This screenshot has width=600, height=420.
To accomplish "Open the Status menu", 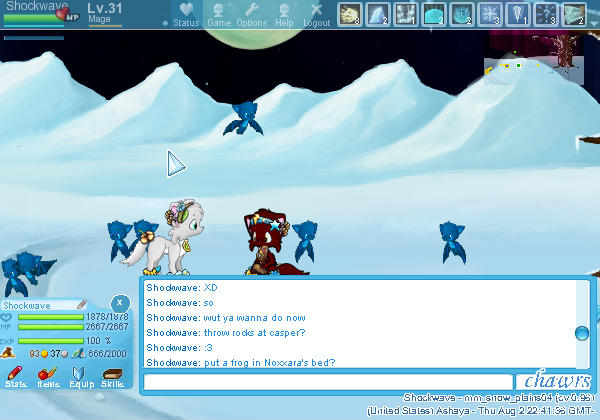I will 186,14.
